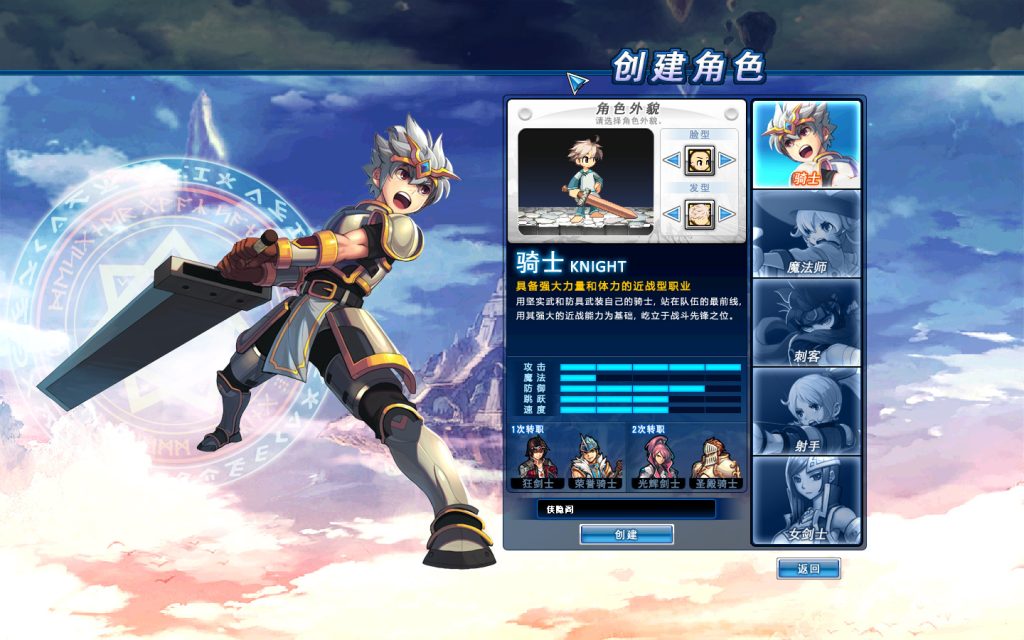The width and height of the screenshot is (1024, 640).
Task: Inspect the Temple Knight (圣殿骑士) advancement
Action: click(x=716, y=462)
